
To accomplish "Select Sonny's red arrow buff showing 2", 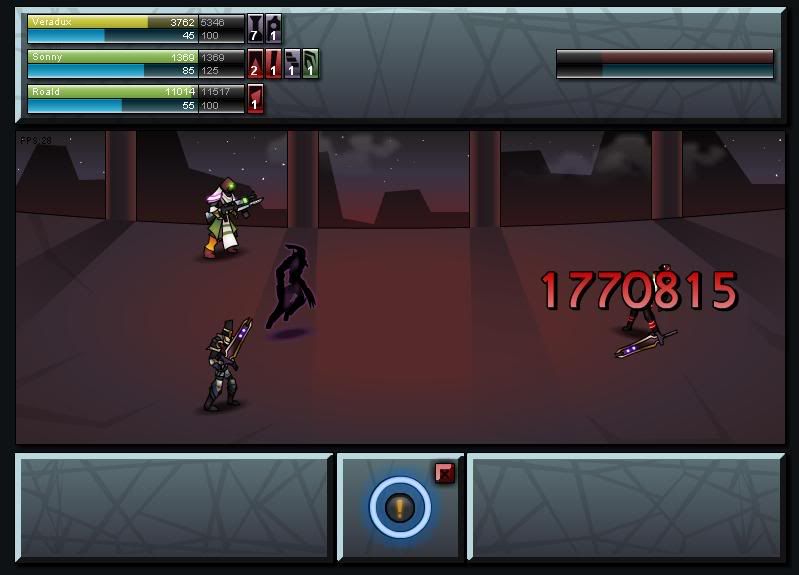I will [255, 63].
